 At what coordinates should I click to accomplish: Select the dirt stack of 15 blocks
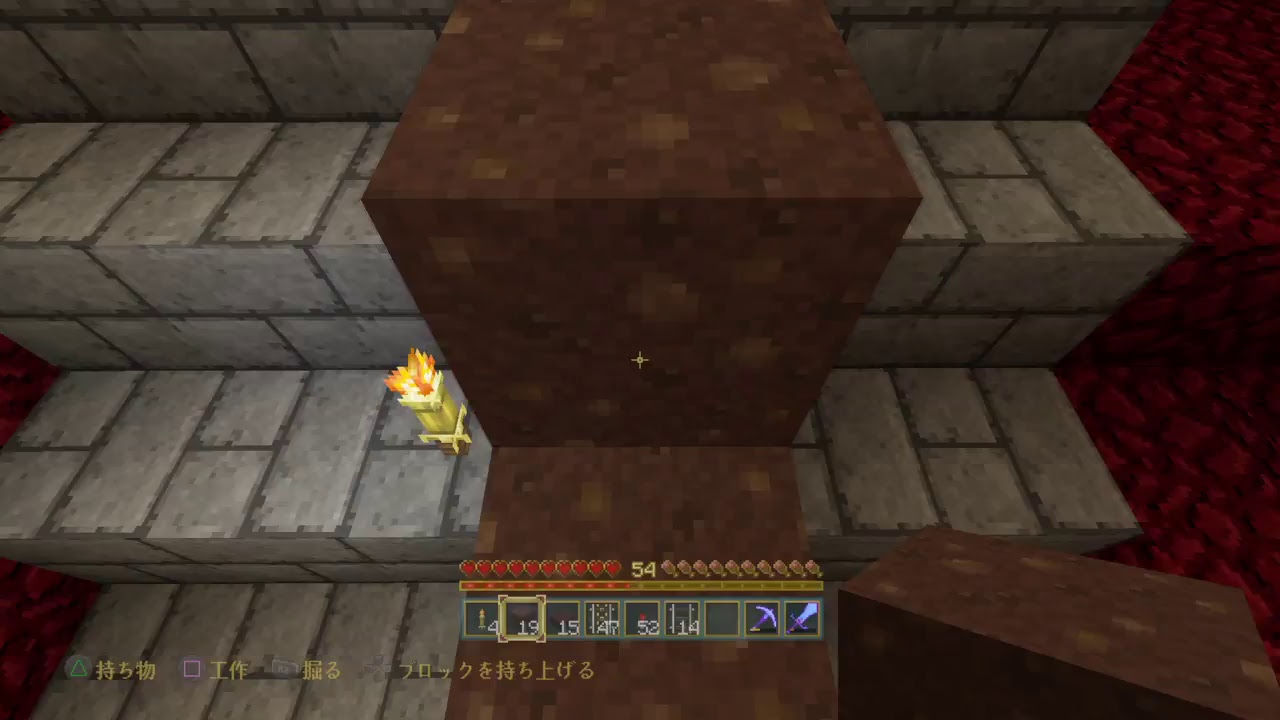(565, 616)
